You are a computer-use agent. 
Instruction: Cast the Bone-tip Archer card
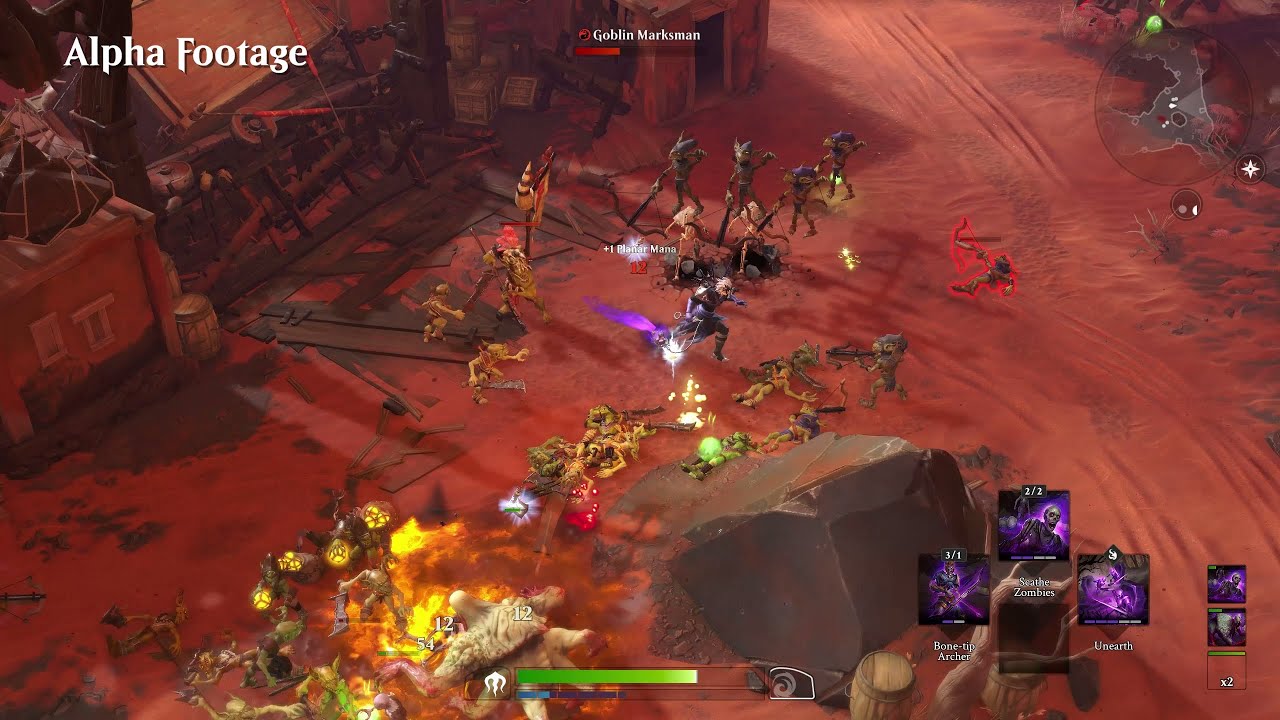click(953, 592)
